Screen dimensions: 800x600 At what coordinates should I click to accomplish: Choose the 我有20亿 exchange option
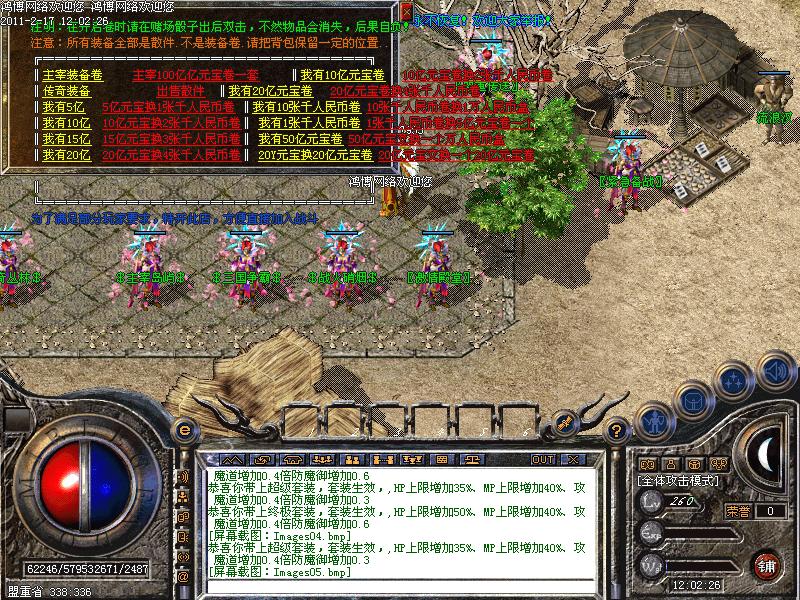coord(67,155)
